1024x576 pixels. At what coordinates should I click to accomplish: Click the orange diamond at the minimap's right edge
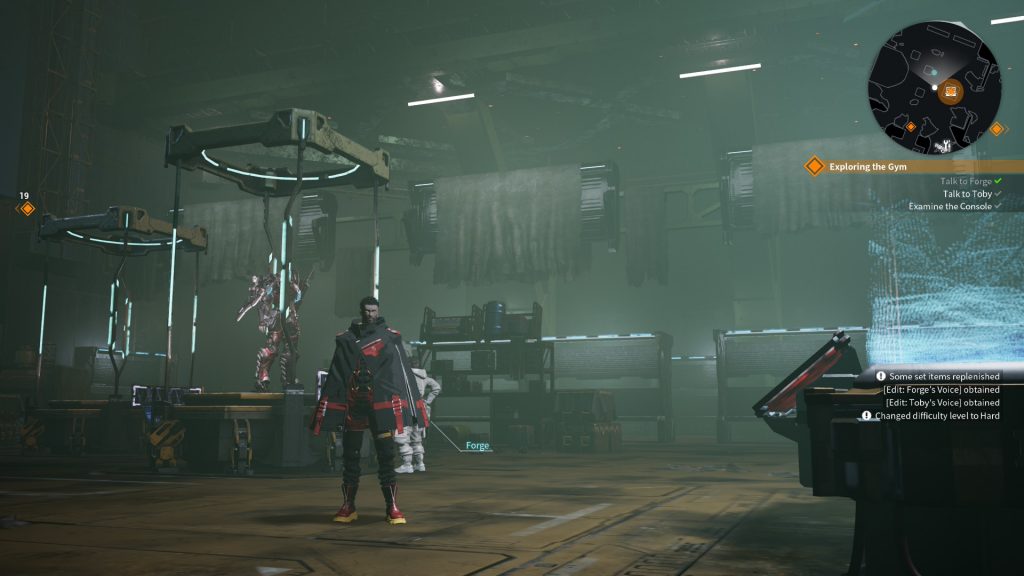pyautogui.click(x=996, y=128)
